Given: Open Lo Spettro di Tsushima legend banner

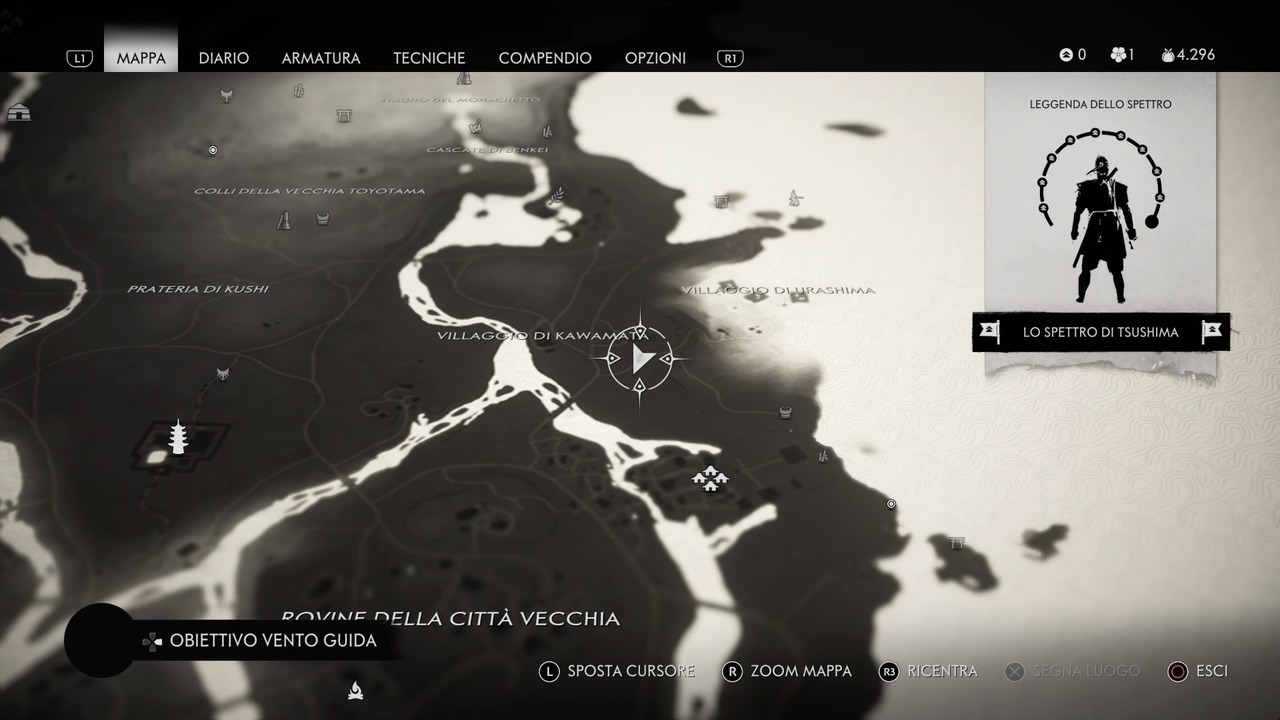Looking at the screenshot, I should pos(1100,332).
